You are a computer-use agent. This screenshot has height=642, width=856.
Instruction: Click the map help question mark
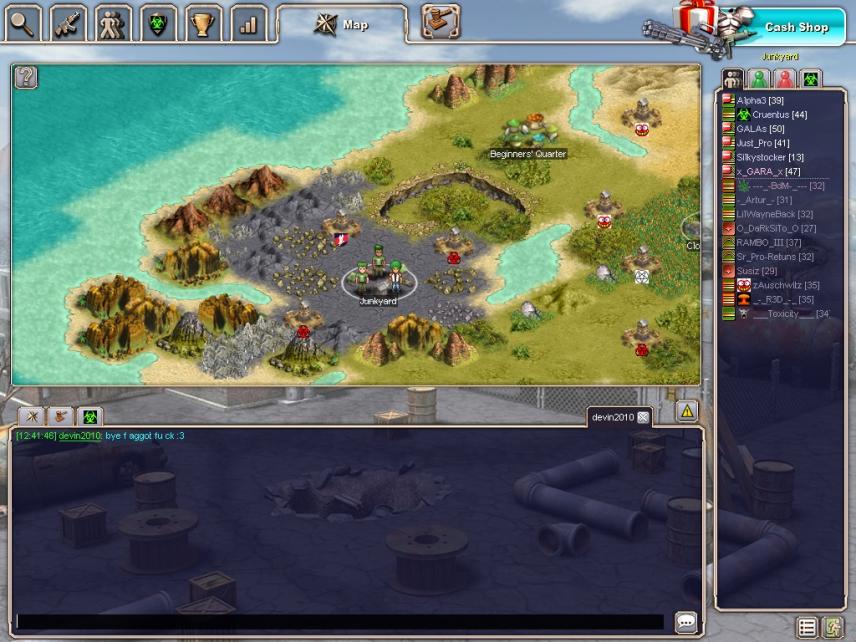click(26, 77)
